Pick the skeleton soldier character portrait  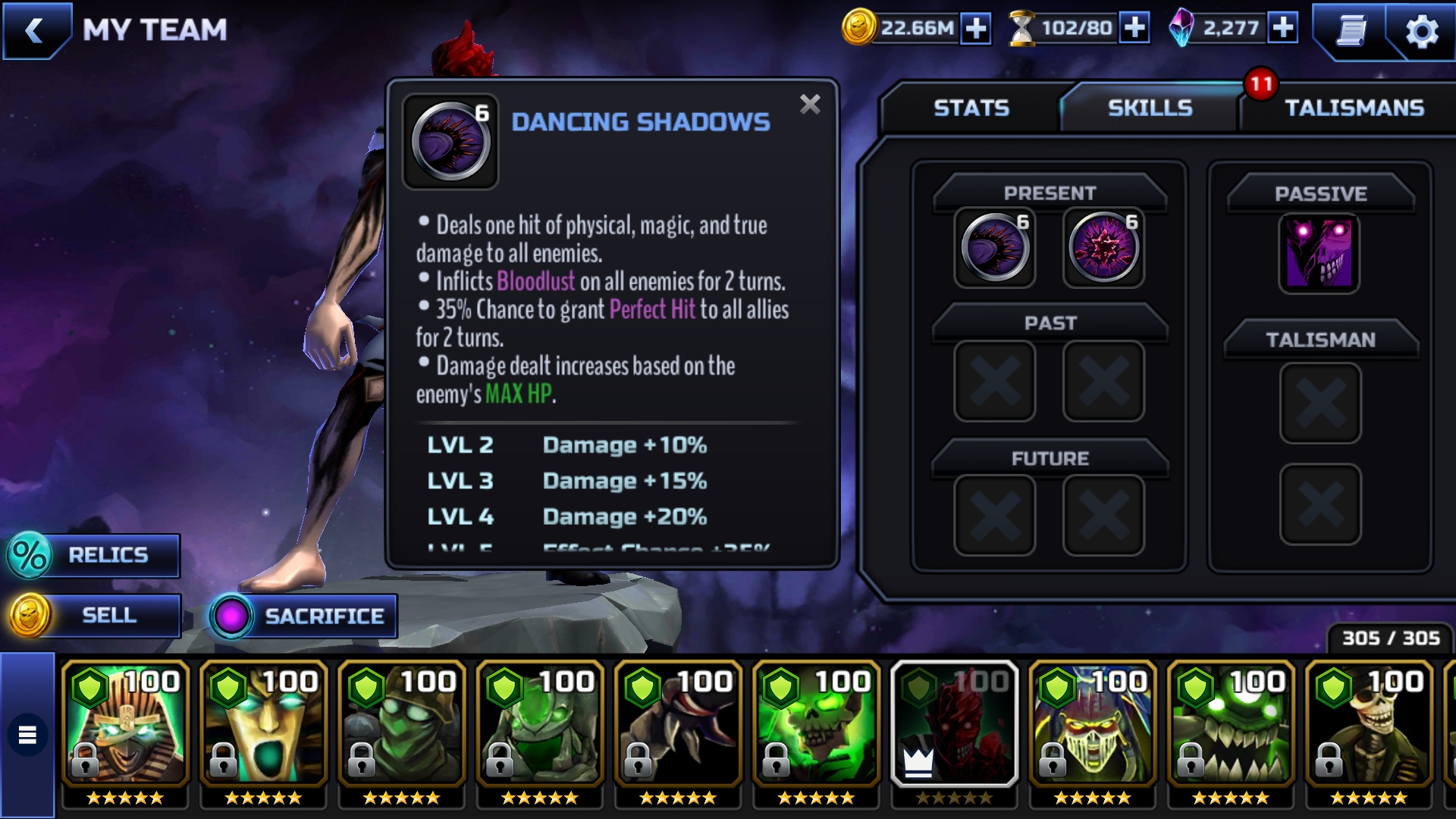[x=1368, y=724]
